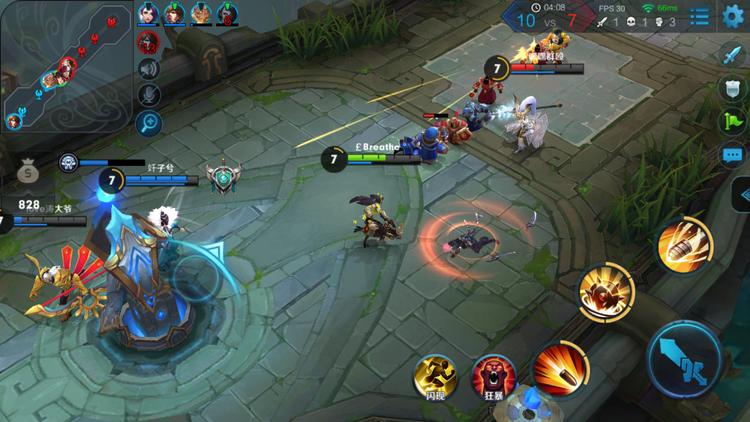Select the attack signal sword icon
750x422 pixels.
click(733, 54)
